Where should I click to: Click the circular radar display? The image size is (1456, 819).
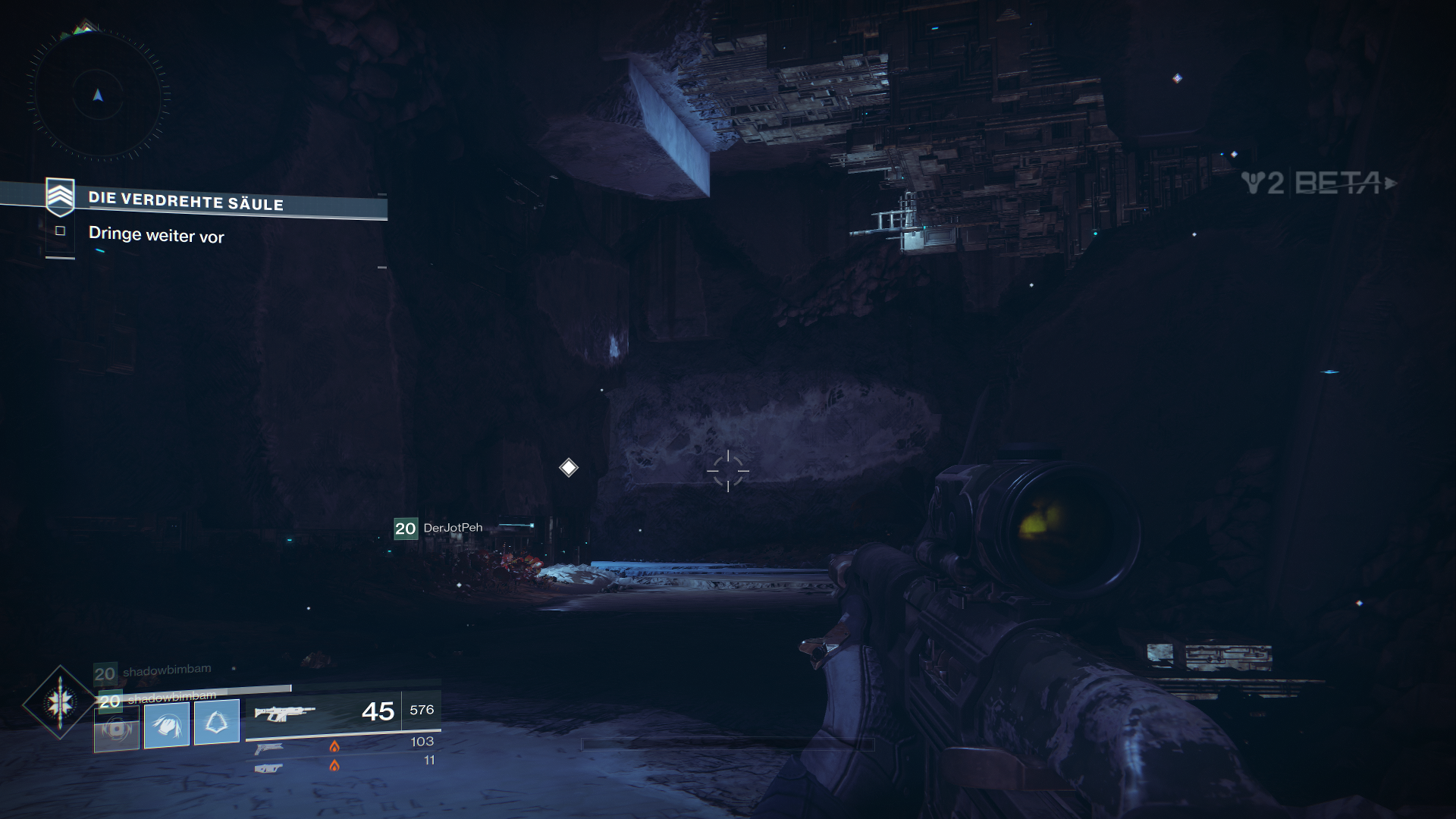(x=98, y=96)
